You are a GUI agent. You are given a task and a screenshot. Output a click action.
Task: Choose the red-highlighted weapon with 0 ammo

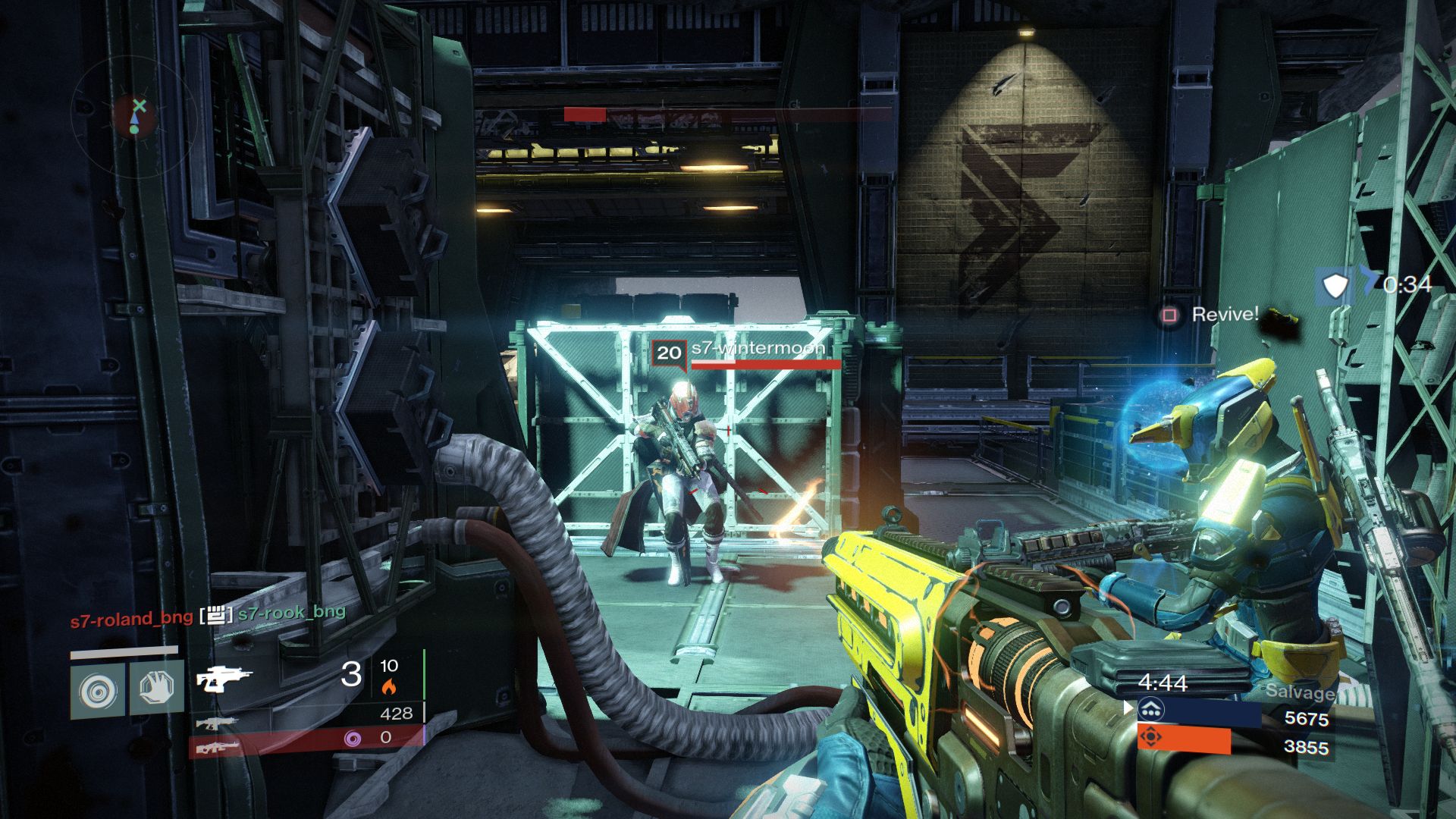pyautogui.click(x=217, y=748)
